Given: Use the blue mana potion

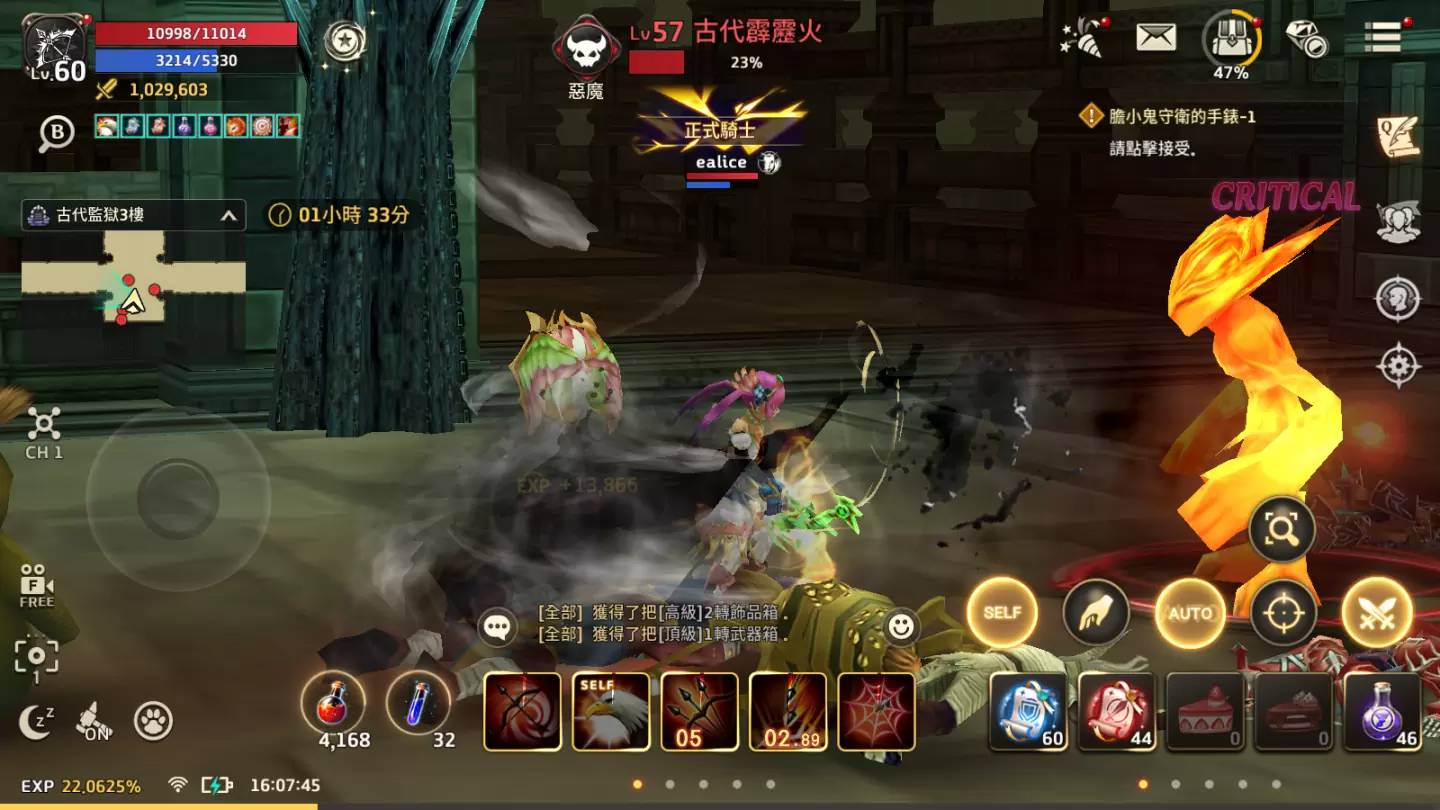Looking at the screenshot, I should (418, 702).
